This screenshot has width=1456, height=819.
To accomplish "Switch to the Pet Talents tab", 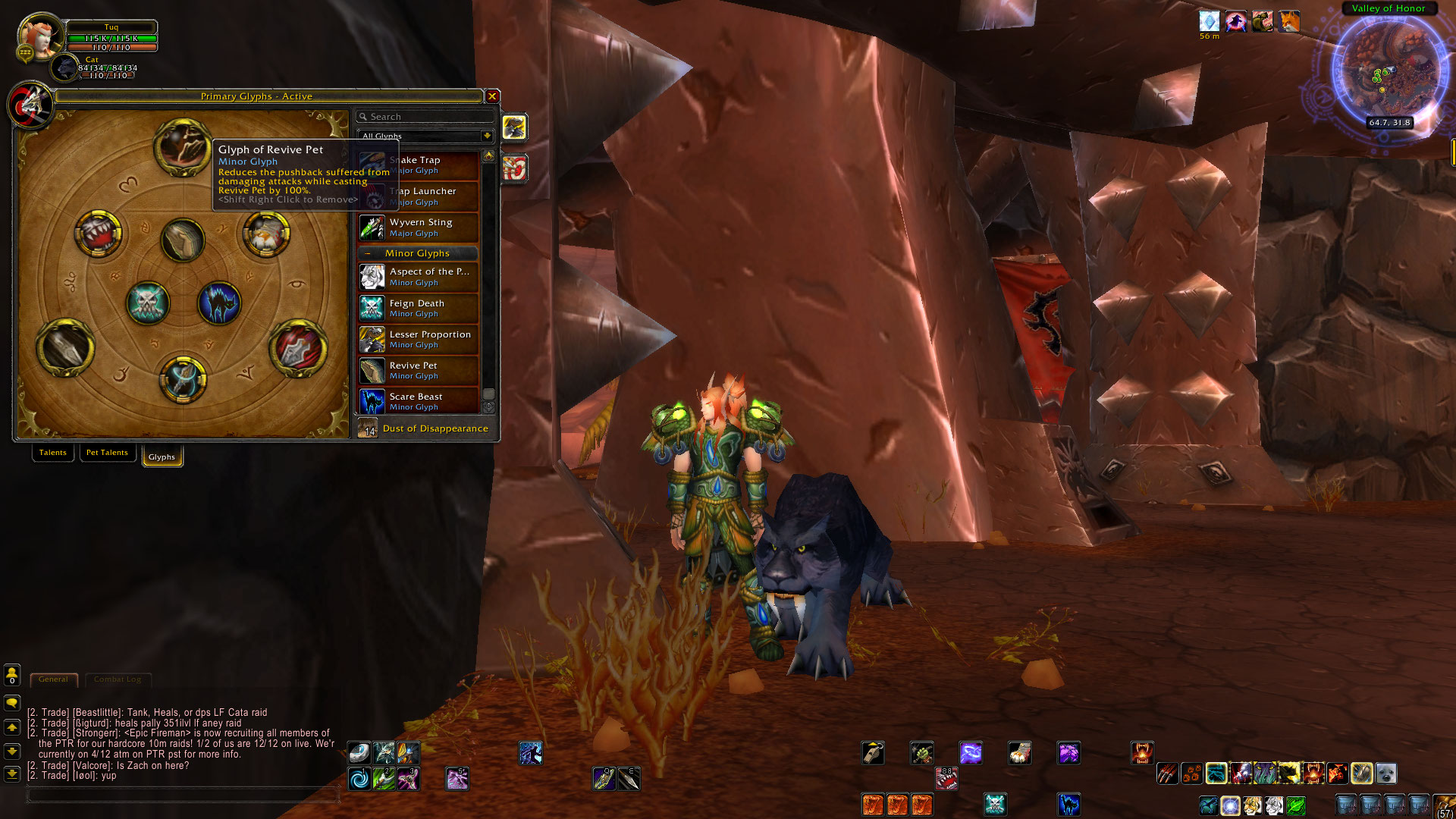I will [x=107, y=452].
